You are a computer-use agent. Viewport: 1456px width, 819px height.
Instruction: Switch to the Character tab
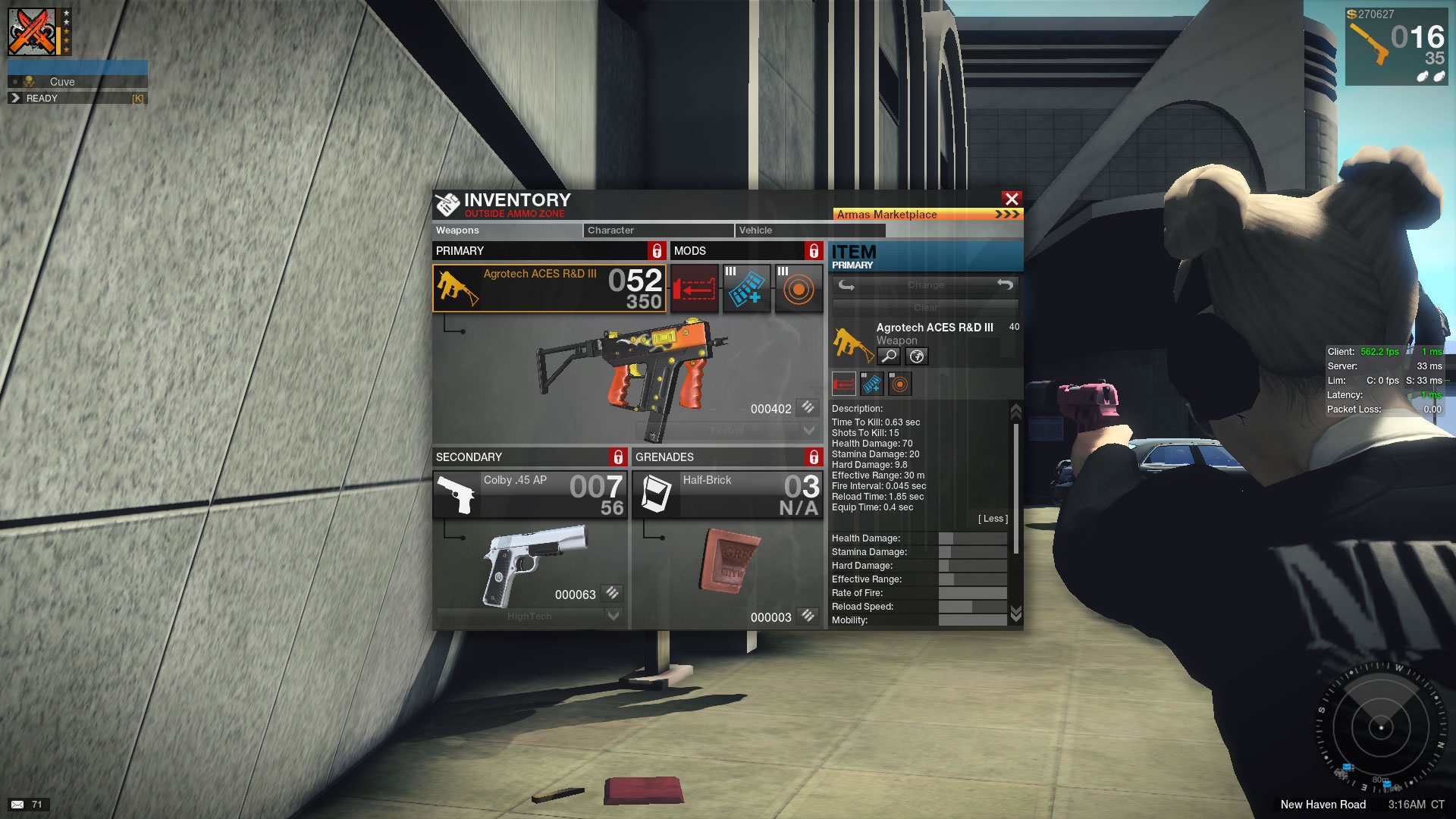tap(657, 231)
